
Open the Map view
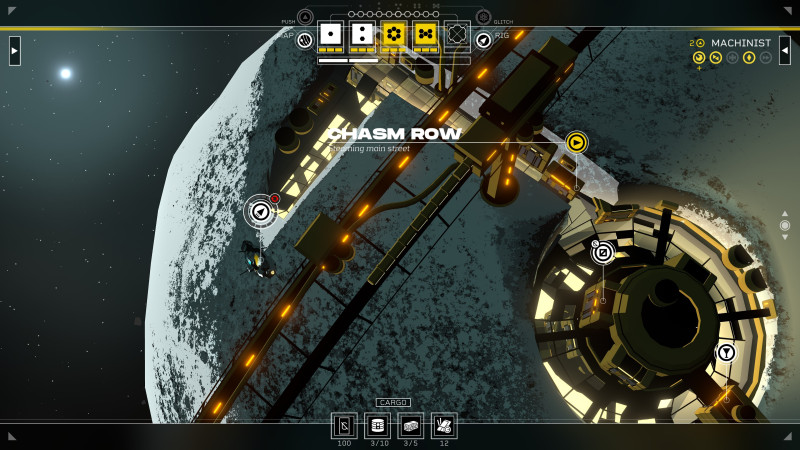(305, 39)
